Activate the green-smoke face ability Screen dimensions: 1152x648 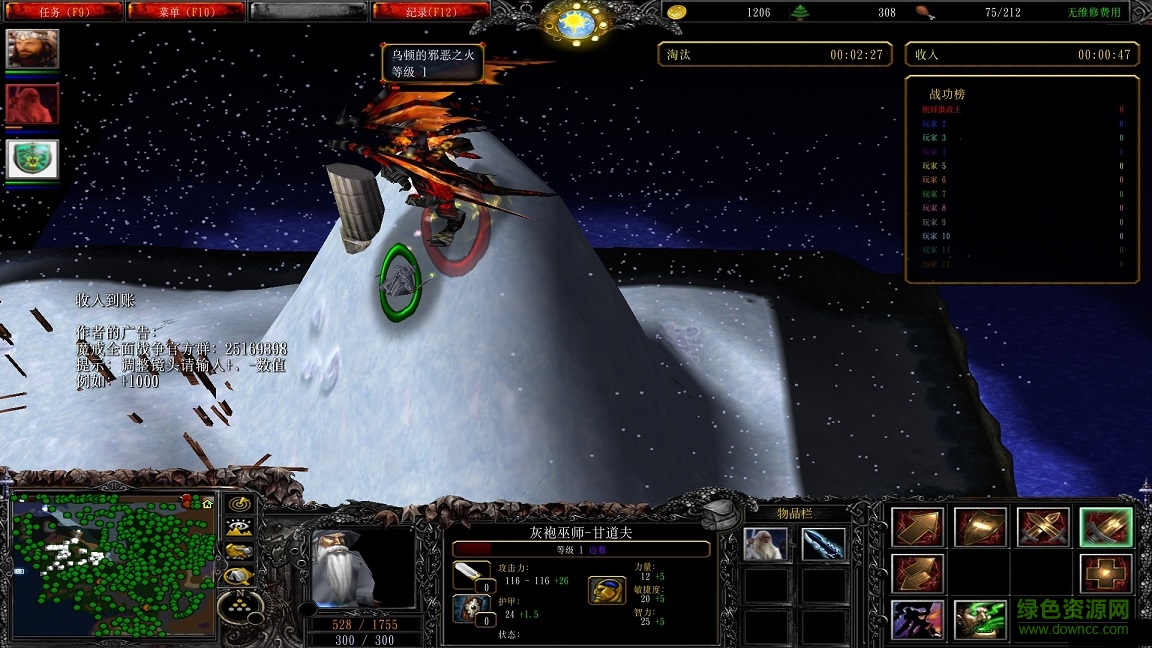(x=979, y=620)
